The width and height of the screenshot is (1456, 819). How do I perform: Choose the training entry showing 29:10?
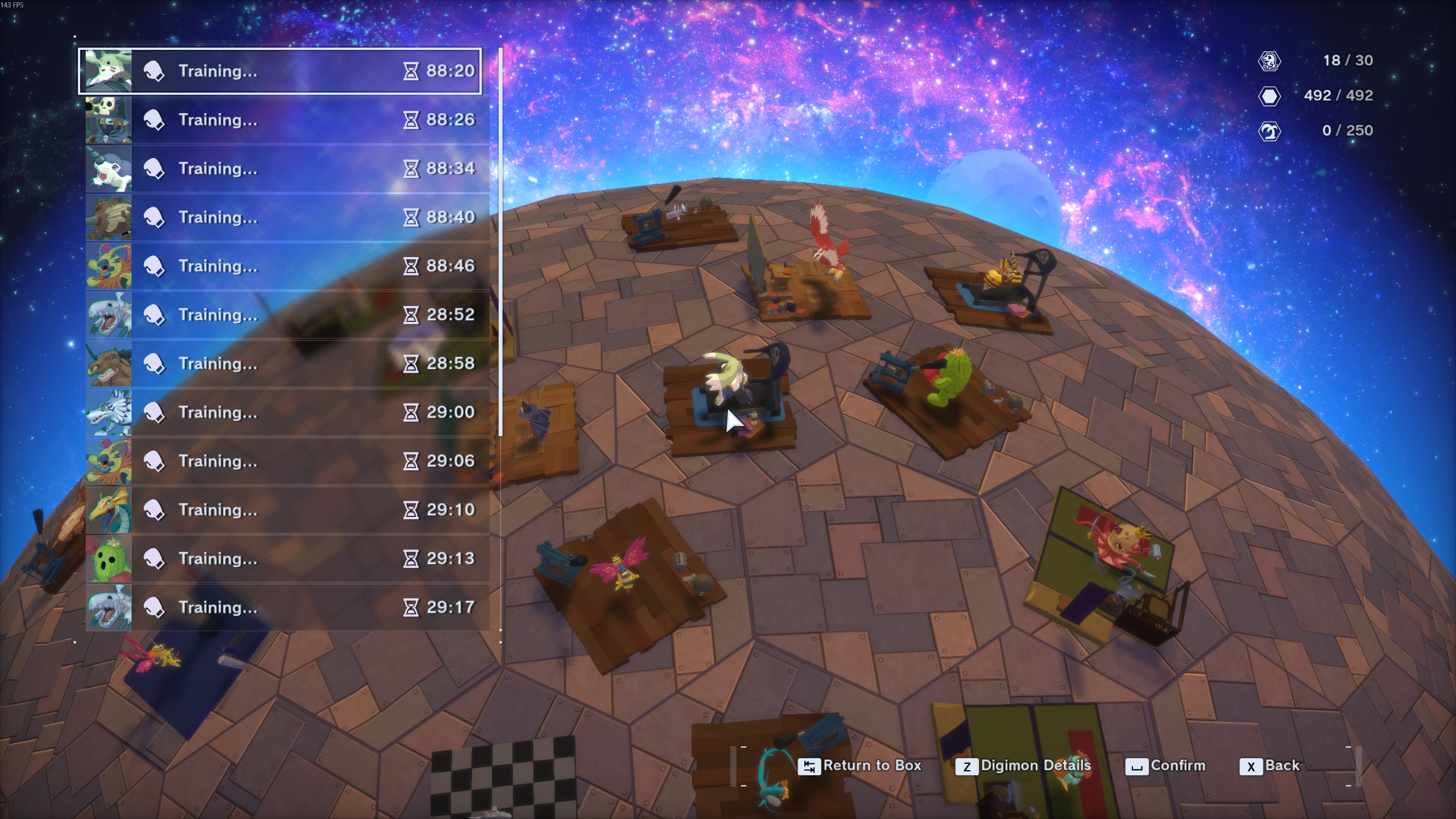click(x=287, y=510)
